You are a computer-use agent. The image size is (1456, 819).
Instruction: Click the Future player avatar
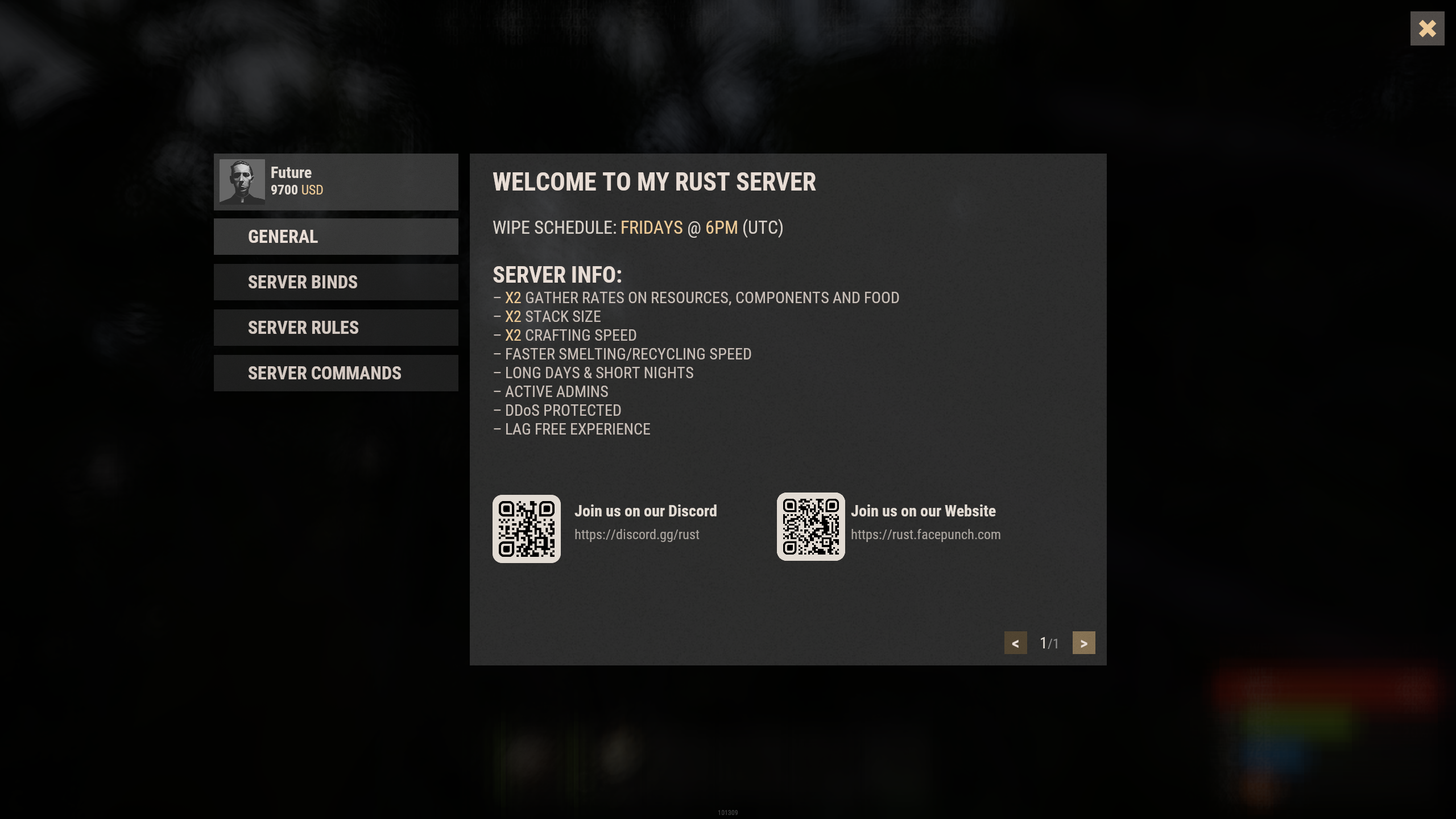tap(242, 182)
